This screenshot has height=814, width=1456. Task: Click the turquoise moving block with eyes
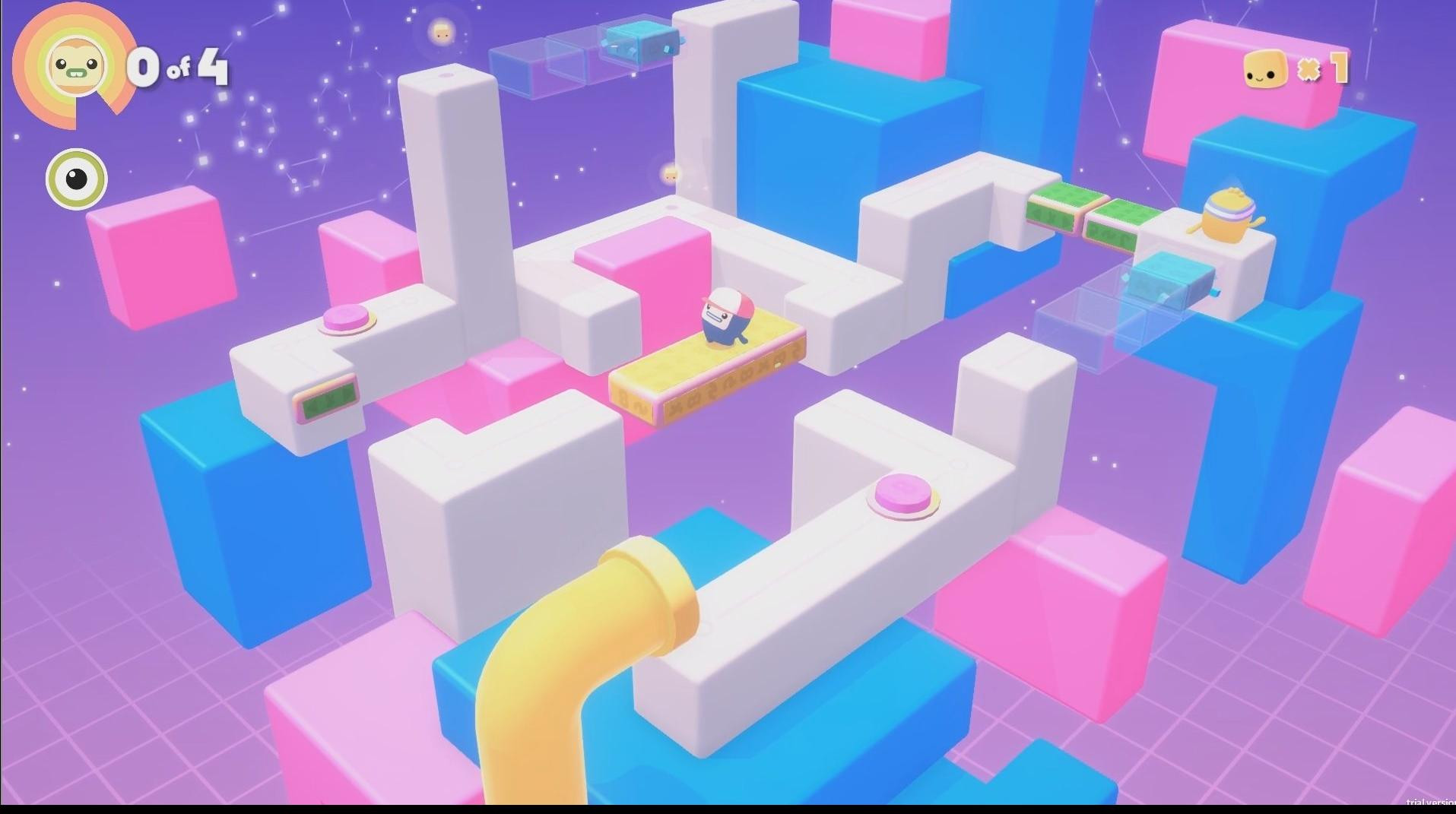click(639, 42)
